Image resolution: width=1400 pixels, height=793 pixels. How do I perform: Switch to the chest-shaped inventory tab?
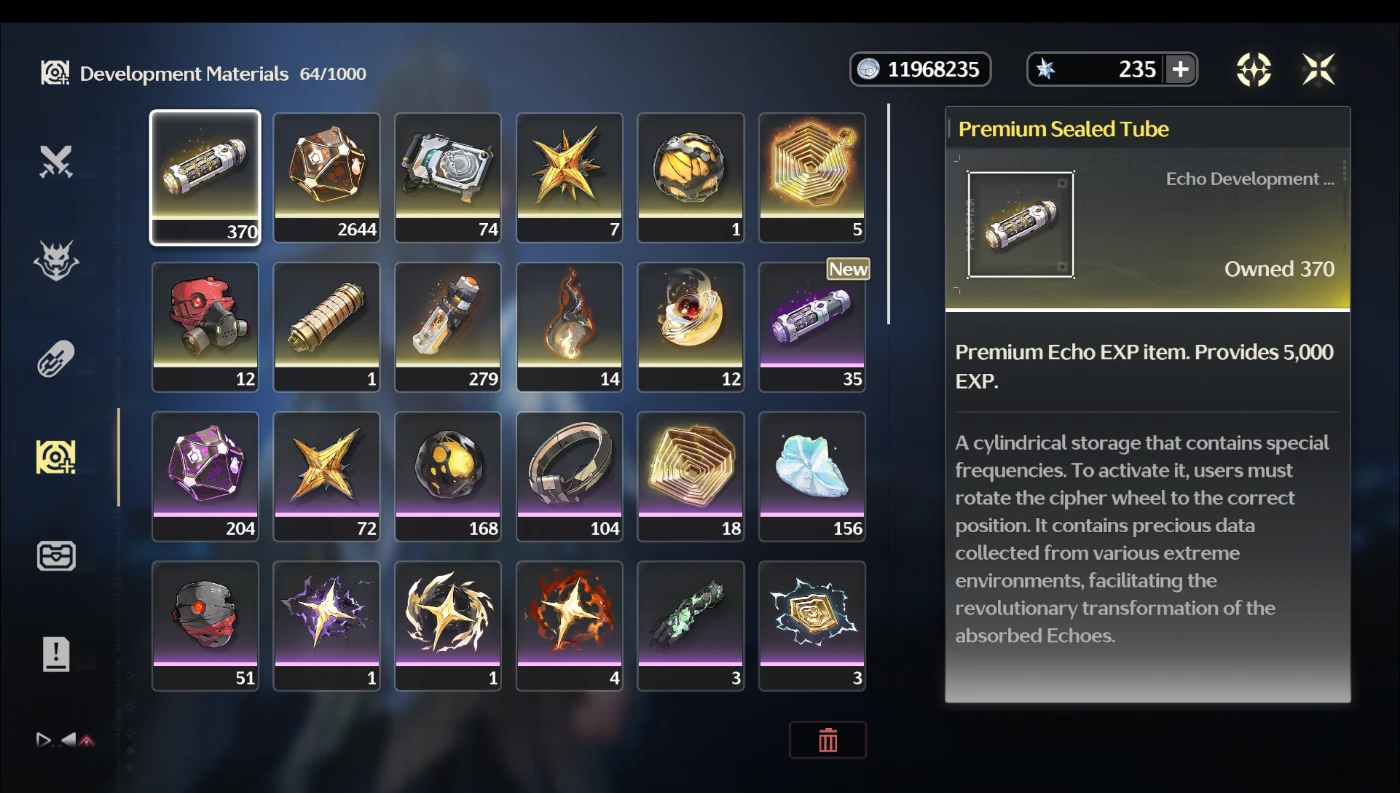pos(56,556)
